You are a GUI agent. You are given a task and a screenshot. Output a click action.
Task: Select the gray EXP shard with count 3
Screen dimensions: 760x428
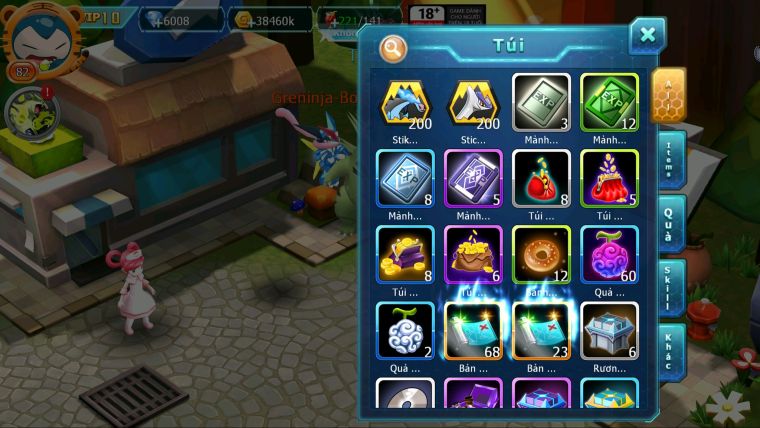(x=541, y=102)
